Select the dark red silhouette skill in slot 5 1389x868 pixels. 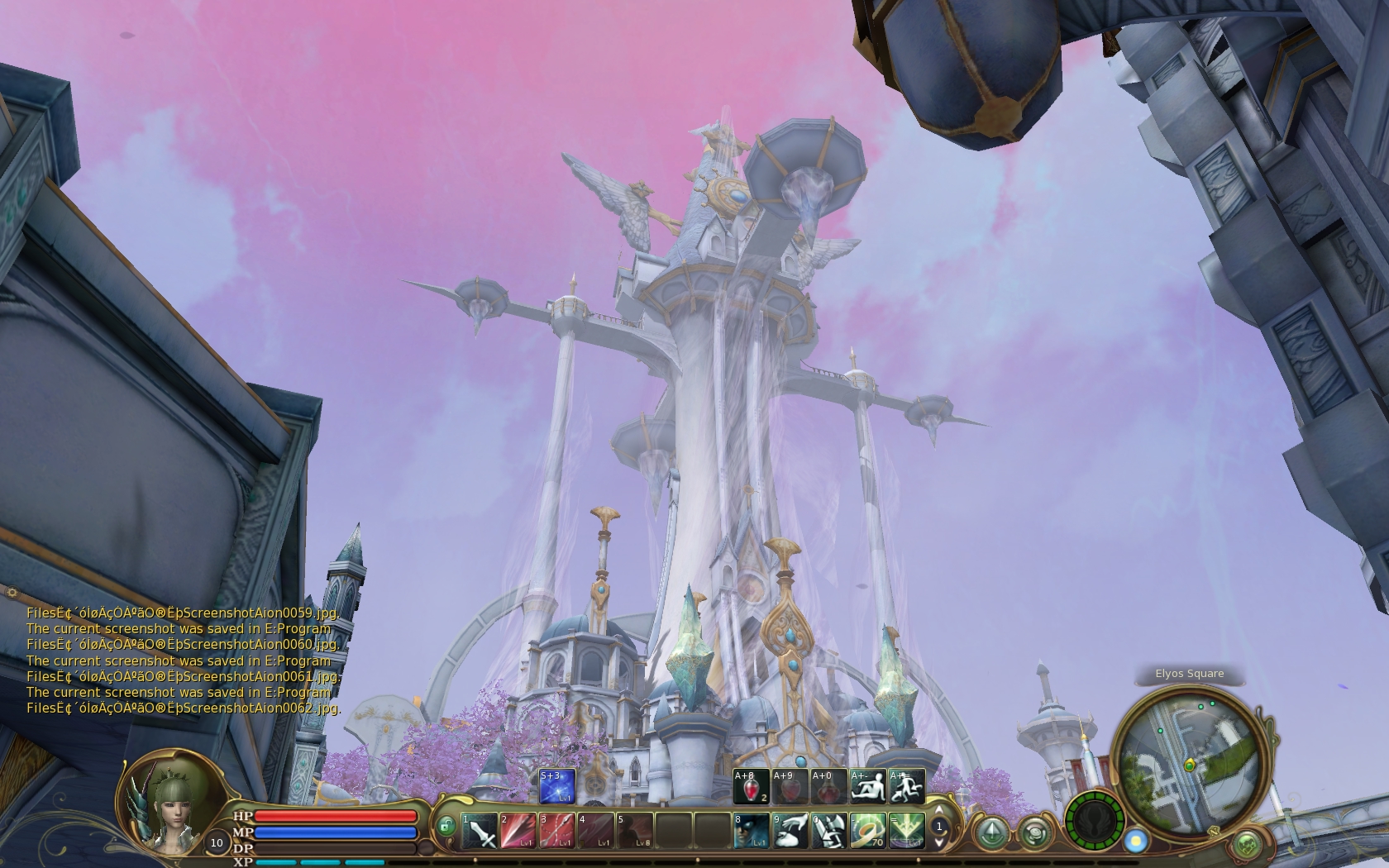click(x=634, y=831)
